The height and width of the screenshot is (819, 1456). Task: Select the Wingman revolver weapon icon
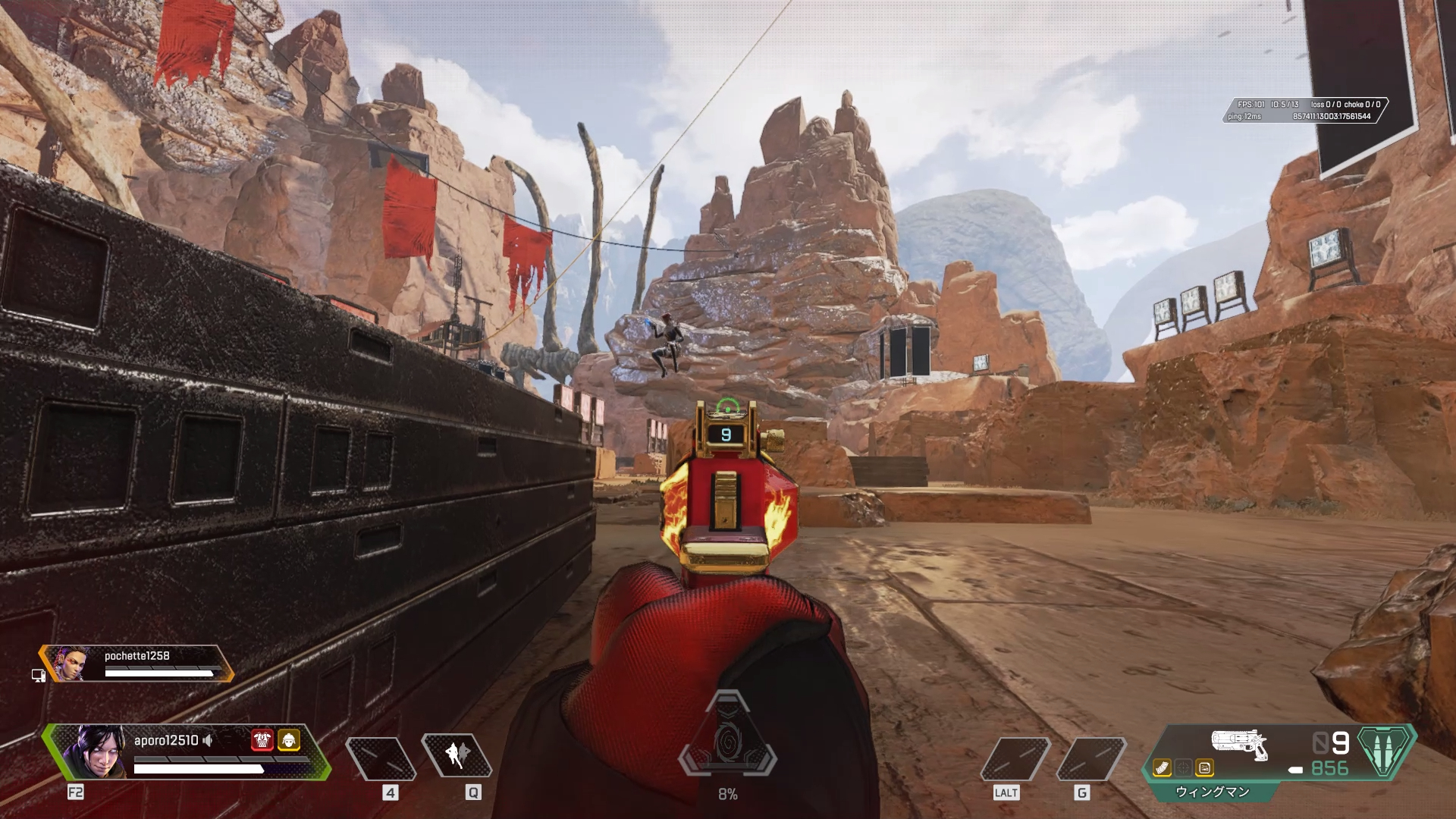1239,743
